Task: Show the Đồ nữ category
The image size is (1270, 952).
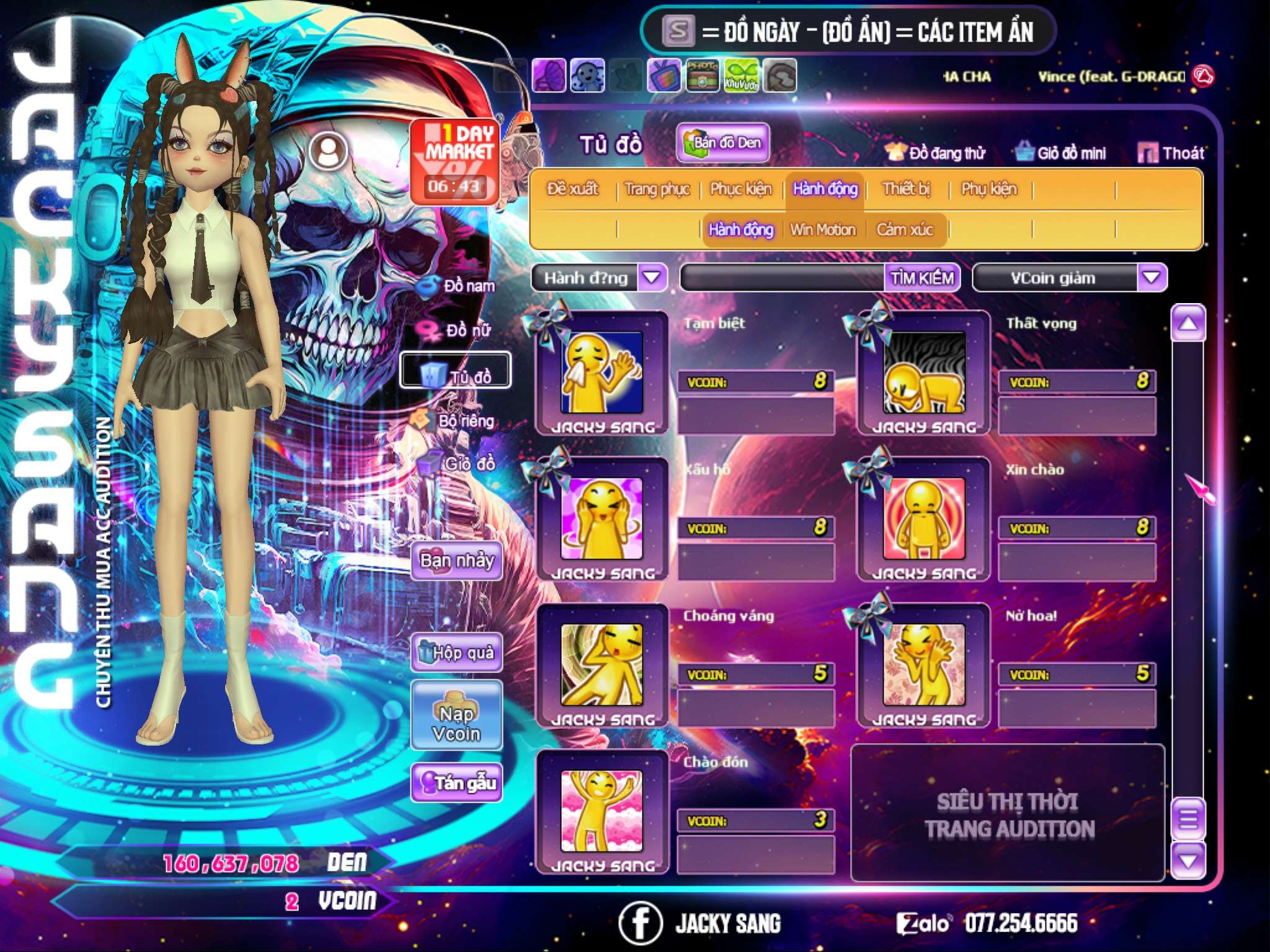Action: [460, 331]
